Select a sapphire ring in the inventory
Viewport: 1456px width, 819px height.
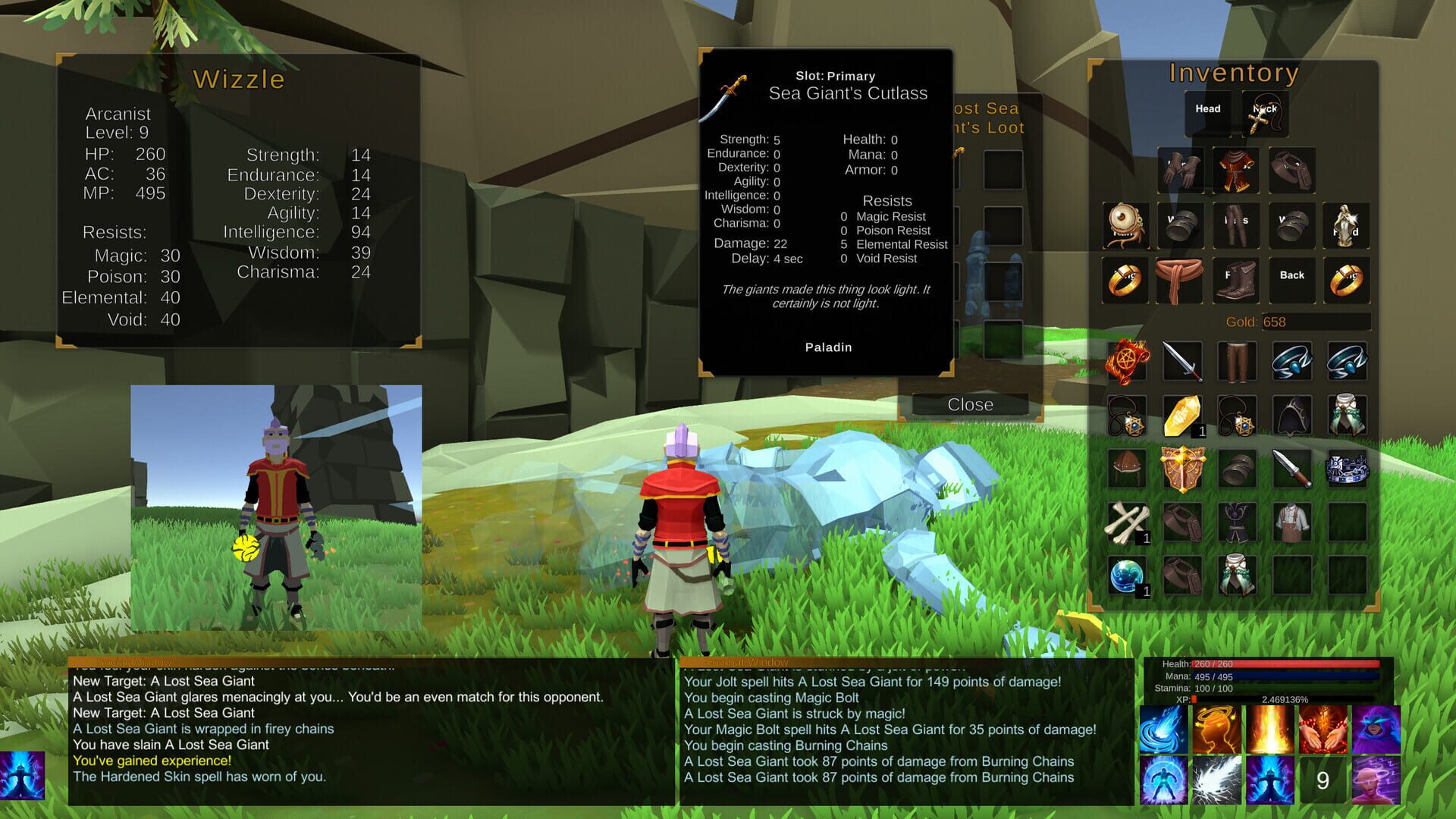point(1291,362)
